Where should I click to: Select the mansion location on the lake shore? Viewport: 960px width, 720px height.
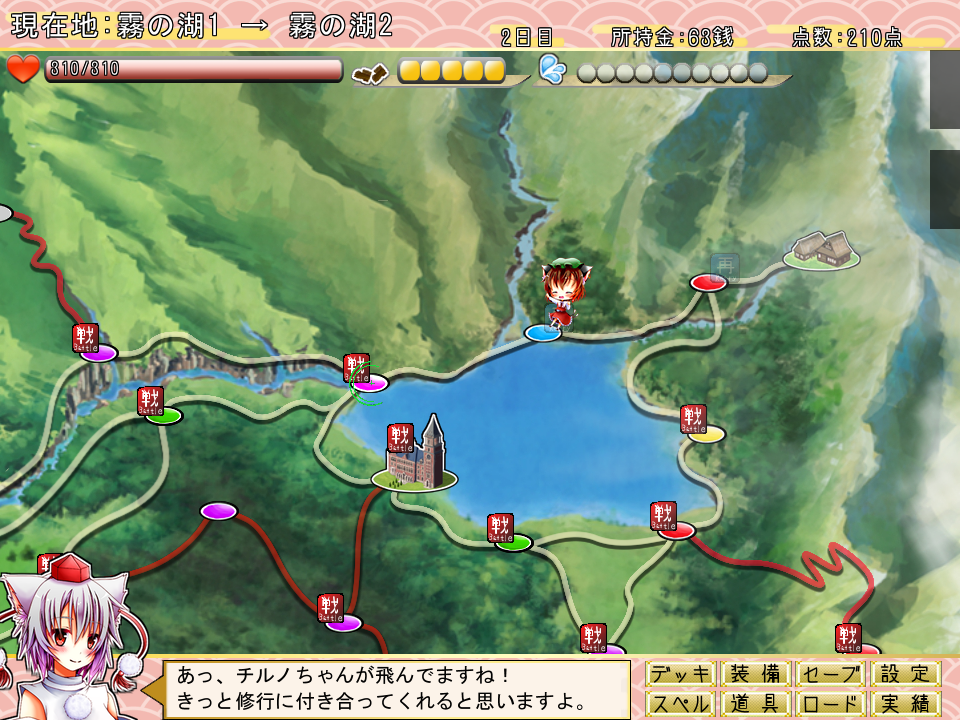(414, 462)
